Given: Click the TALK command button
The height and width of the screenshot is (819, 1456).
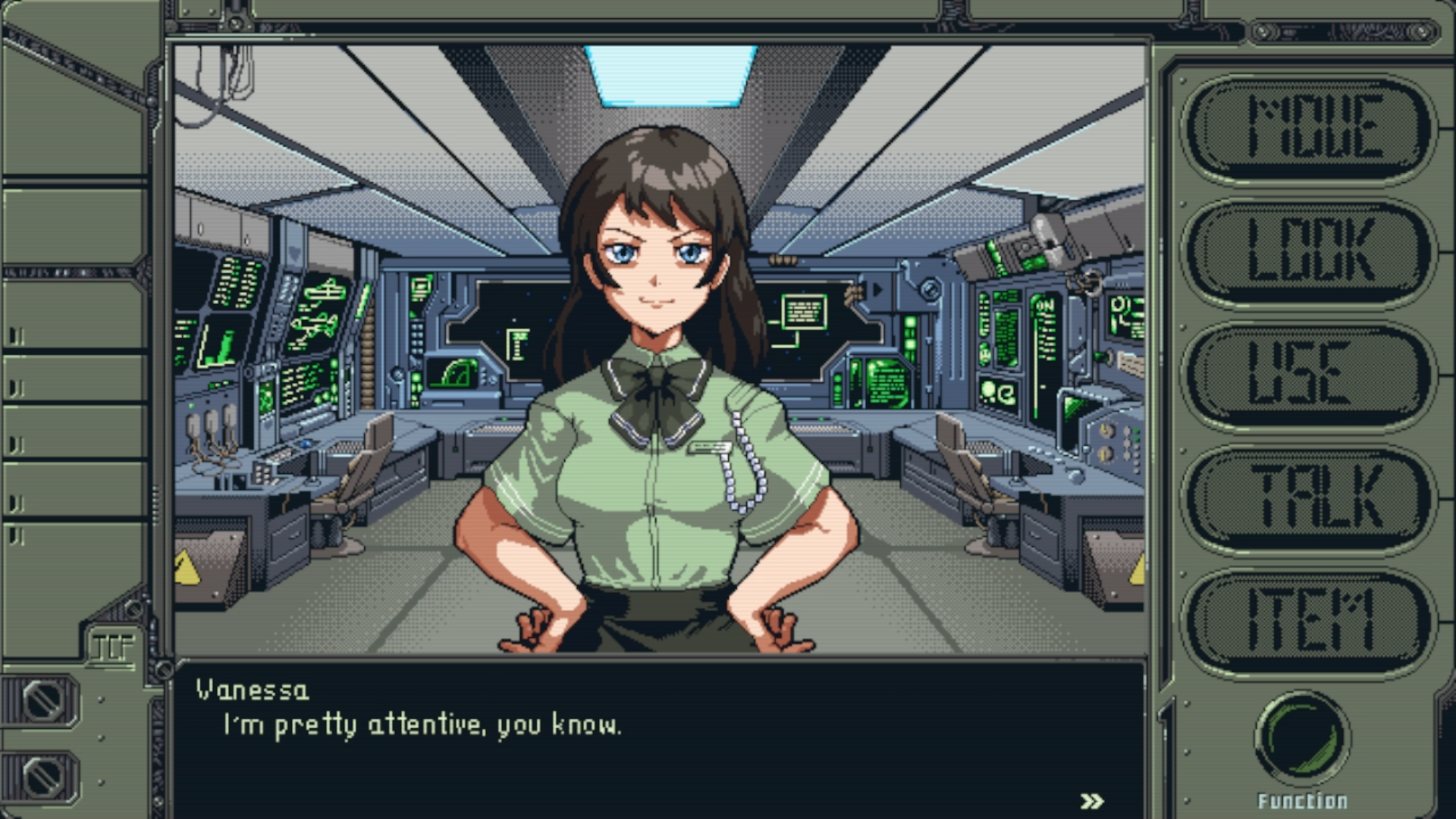Looking at the screenshot, I should point(1310,498).
